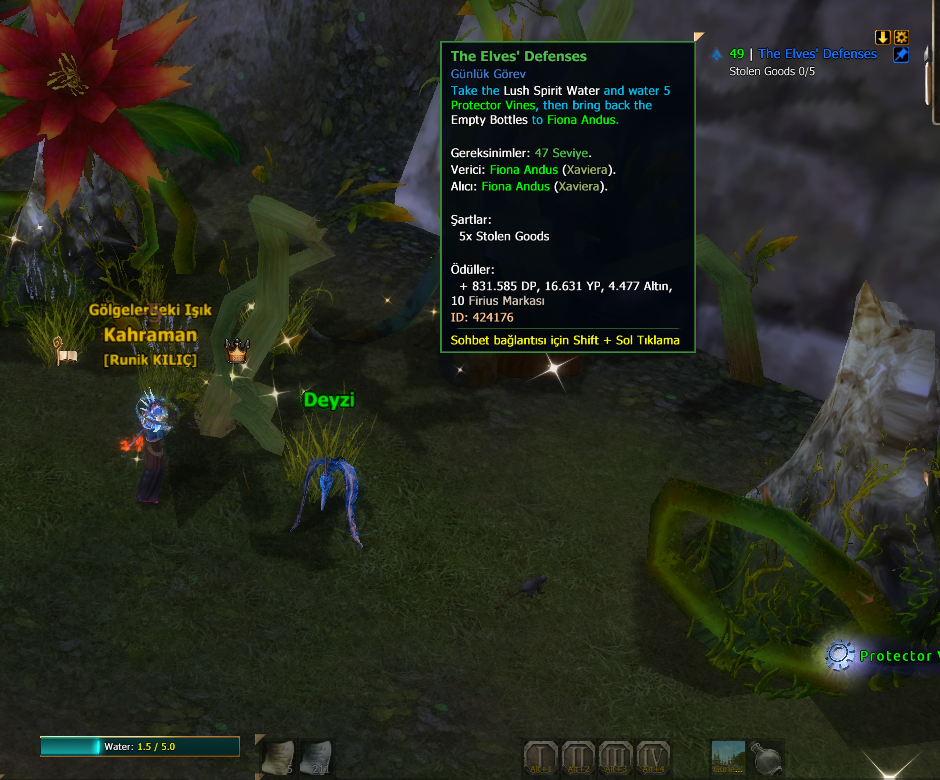The height and width of the screenshot is (780, 940).
Task: Use the grey scroll item slot
Action: tap(316, 758)
